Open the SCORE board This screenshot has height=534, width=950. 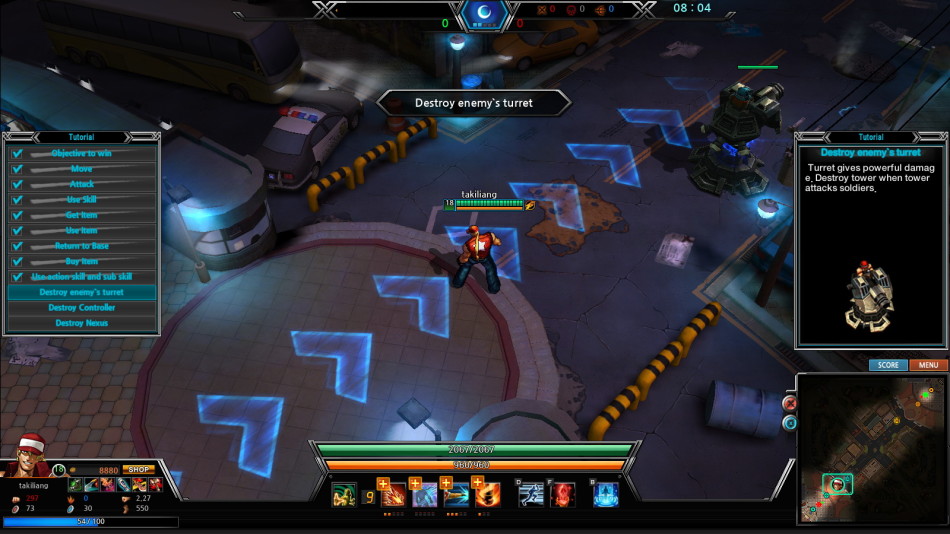(888, 365)
